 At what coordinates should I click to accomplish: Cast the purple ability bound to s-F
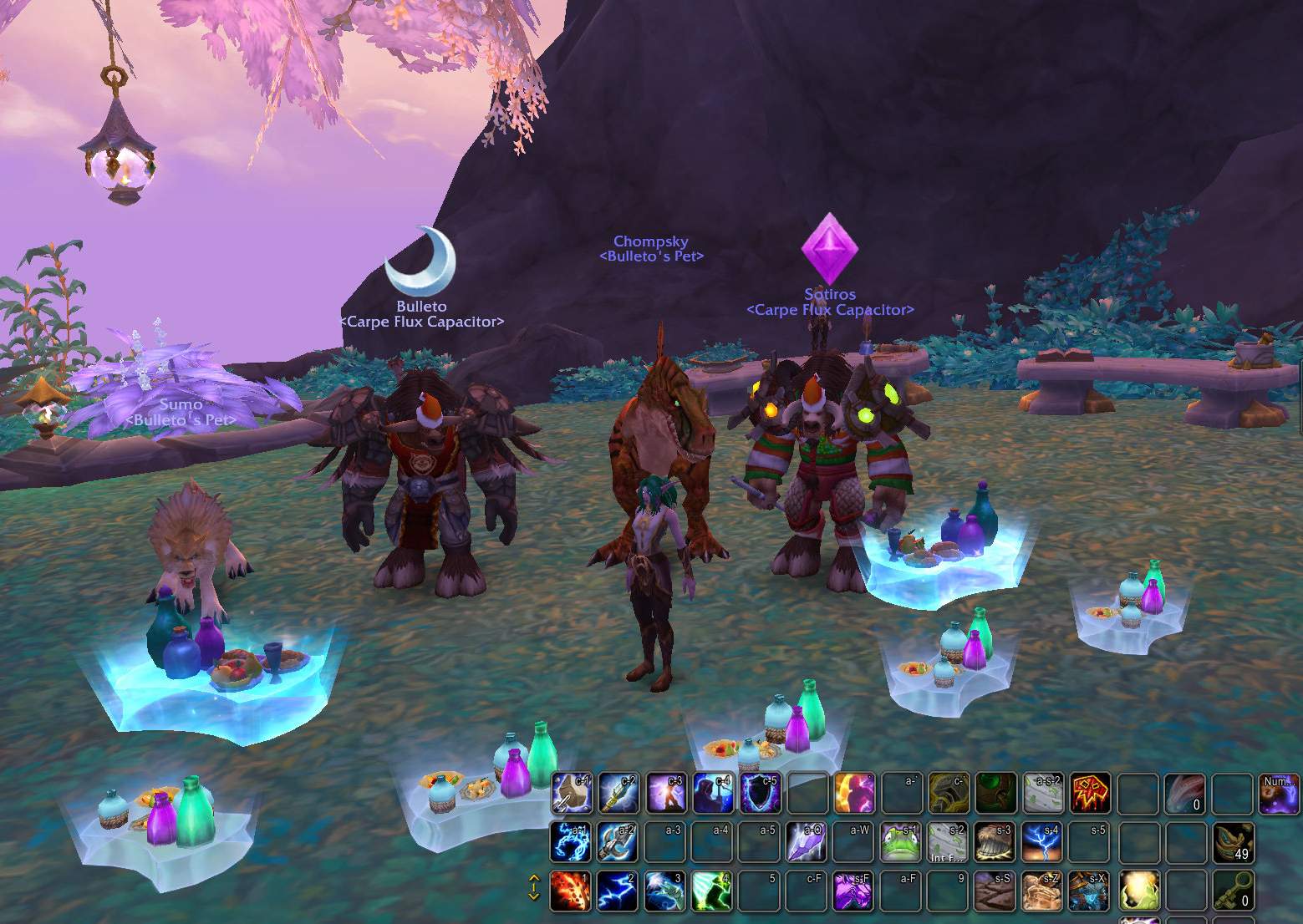pos(853,891)
